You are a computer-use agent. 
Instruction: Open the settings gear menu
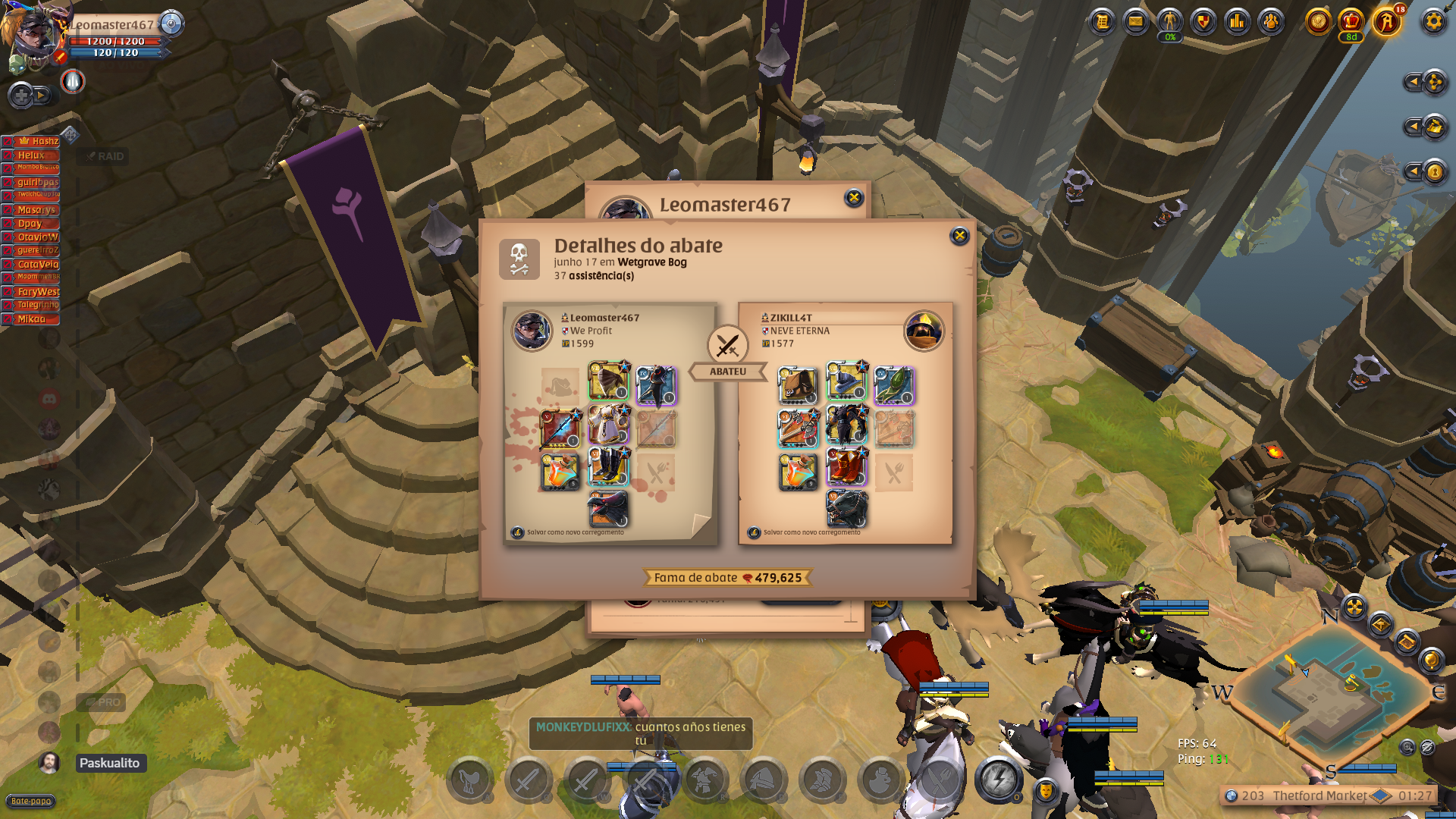(x=1433, y=21)
